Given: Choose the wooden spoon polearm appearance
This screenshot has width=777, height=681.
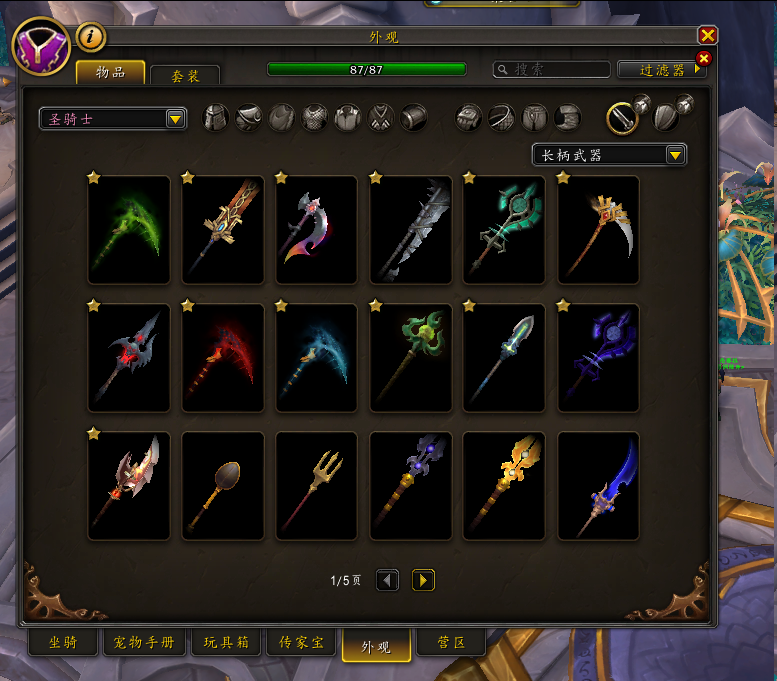Looking at the screenshot, I should (223, 486).
